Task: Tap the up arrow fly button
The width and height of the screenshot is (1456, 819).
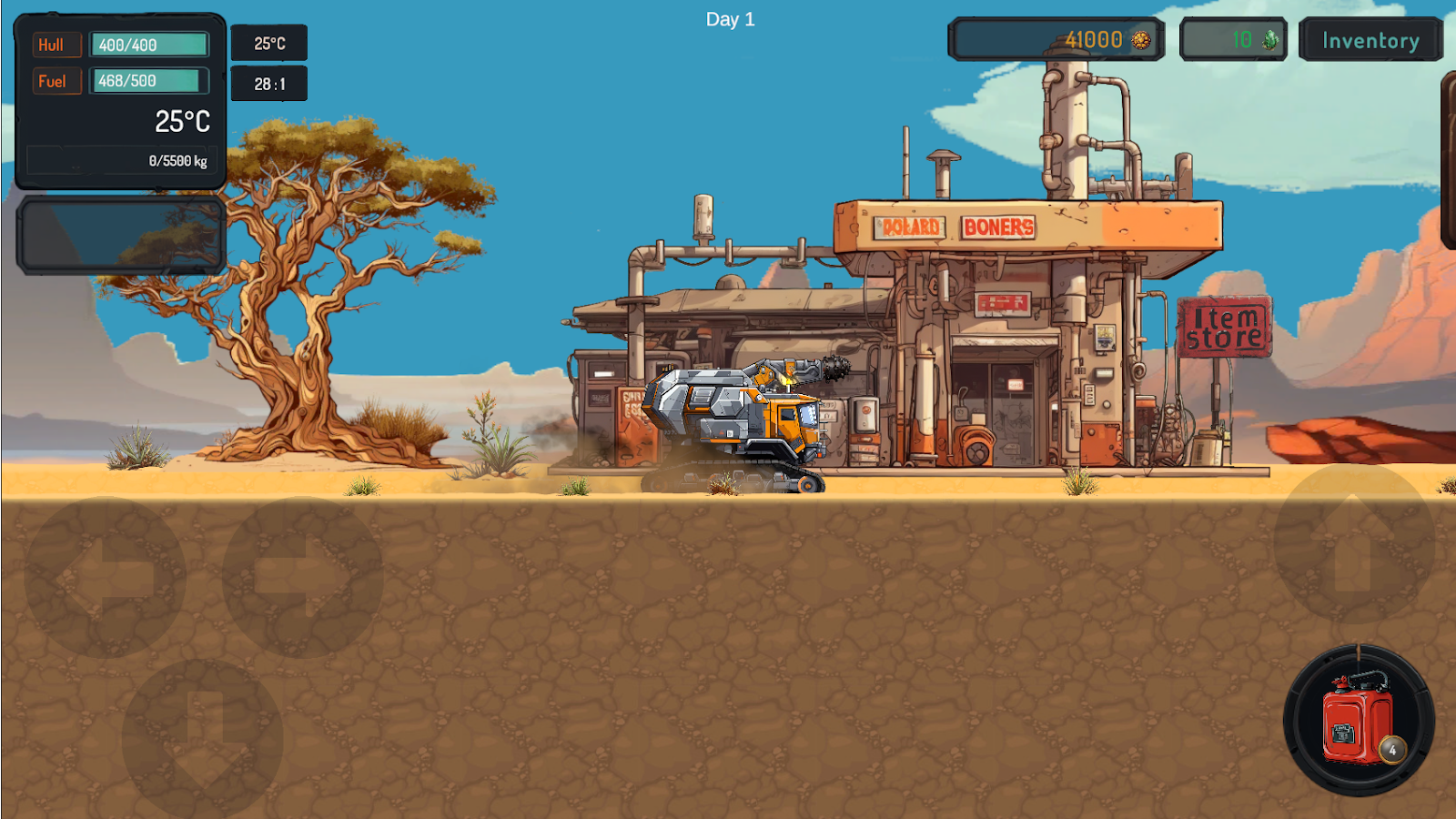Action: [x=1353, y=543]
